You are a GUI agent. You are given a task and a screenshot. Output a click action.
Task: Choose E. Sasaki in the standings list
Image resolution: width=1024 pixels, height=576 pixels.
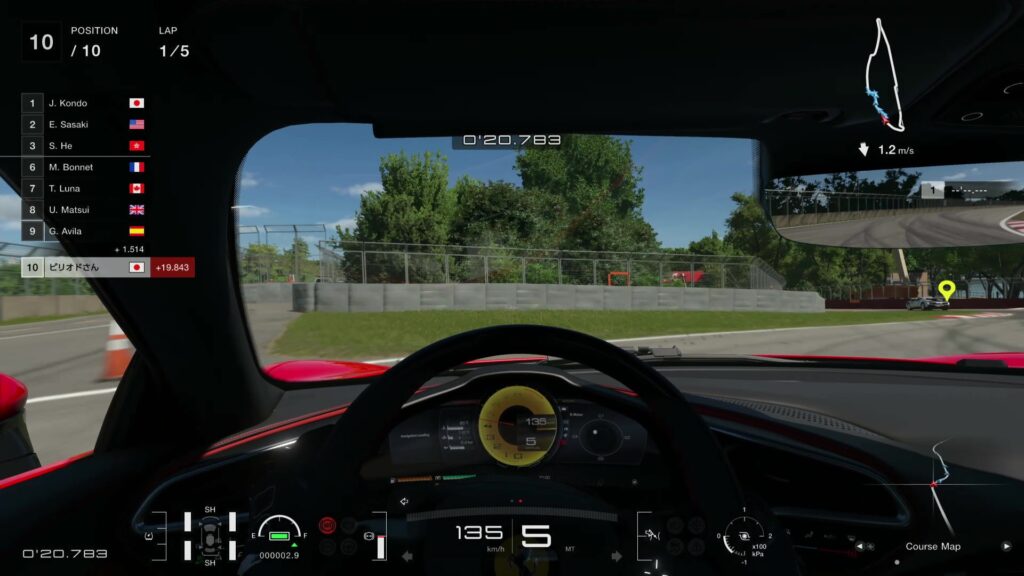point(85,124)
